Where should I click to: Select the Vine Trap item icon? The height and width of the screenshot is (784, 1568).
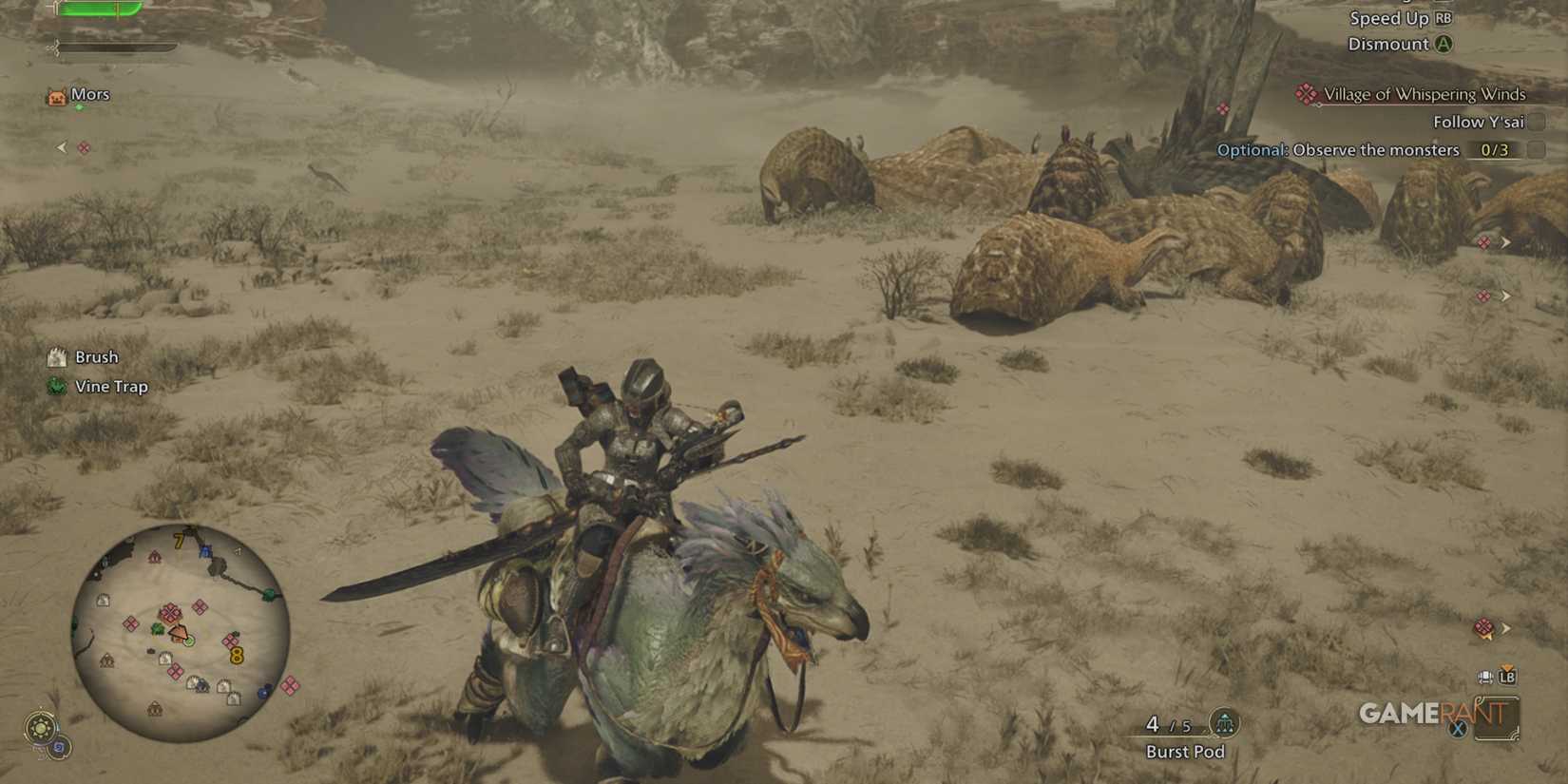55,387
